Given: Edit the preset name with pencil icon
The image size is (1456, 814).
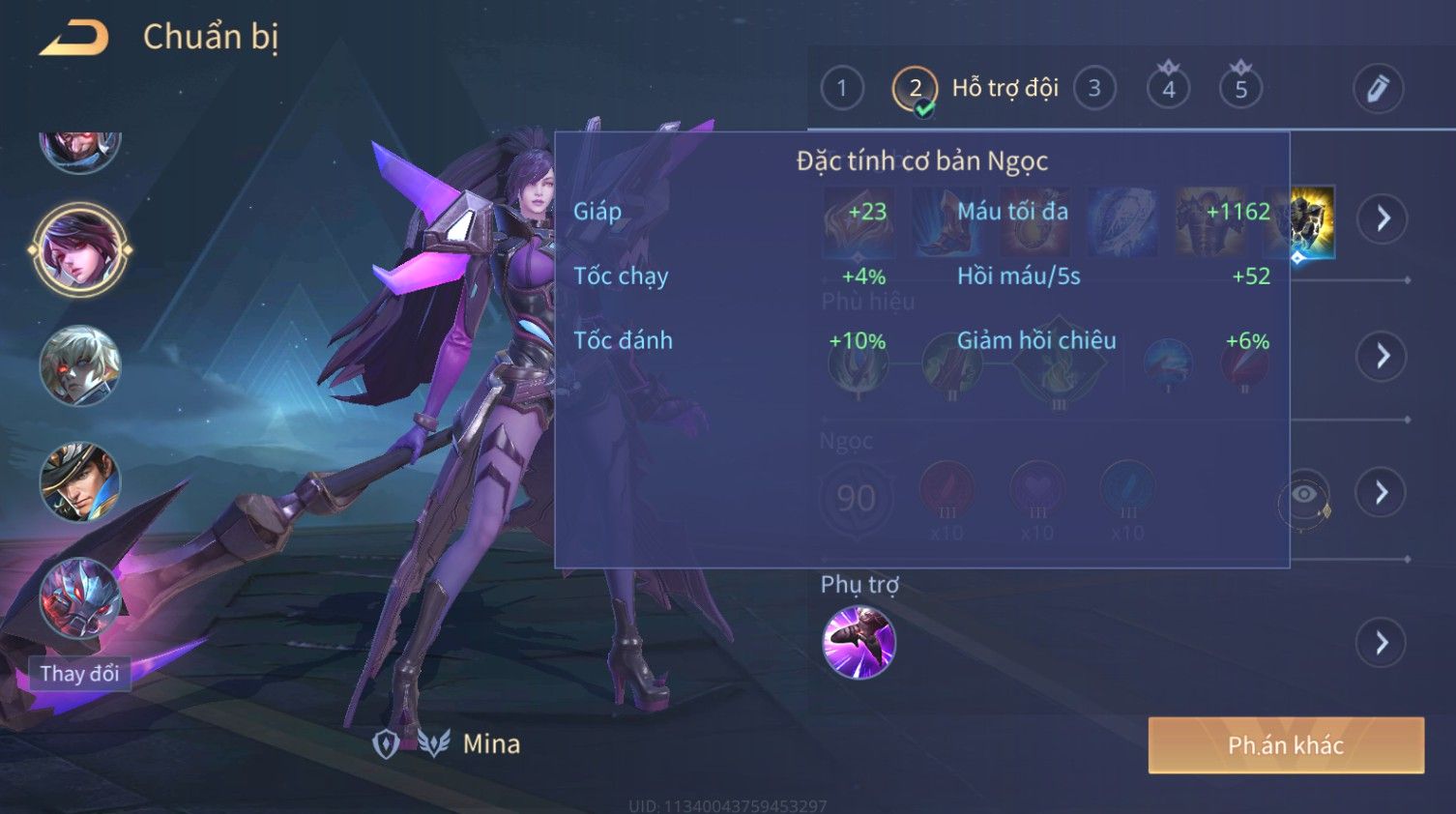Looking at the screenshot, I should pos(1377,89).
